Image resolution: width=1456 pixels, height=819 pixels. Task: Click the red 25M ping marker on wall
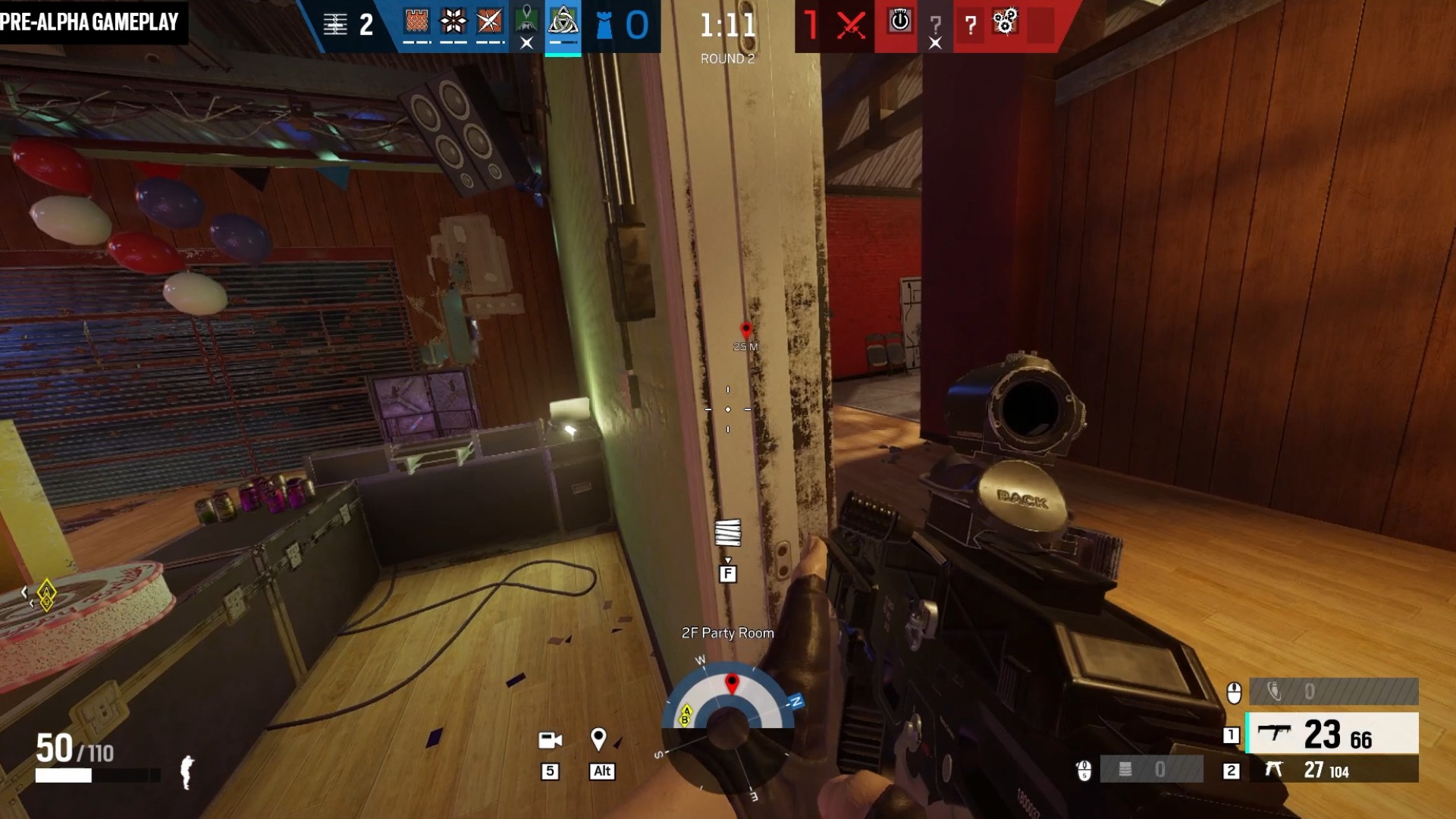point(745,331)
